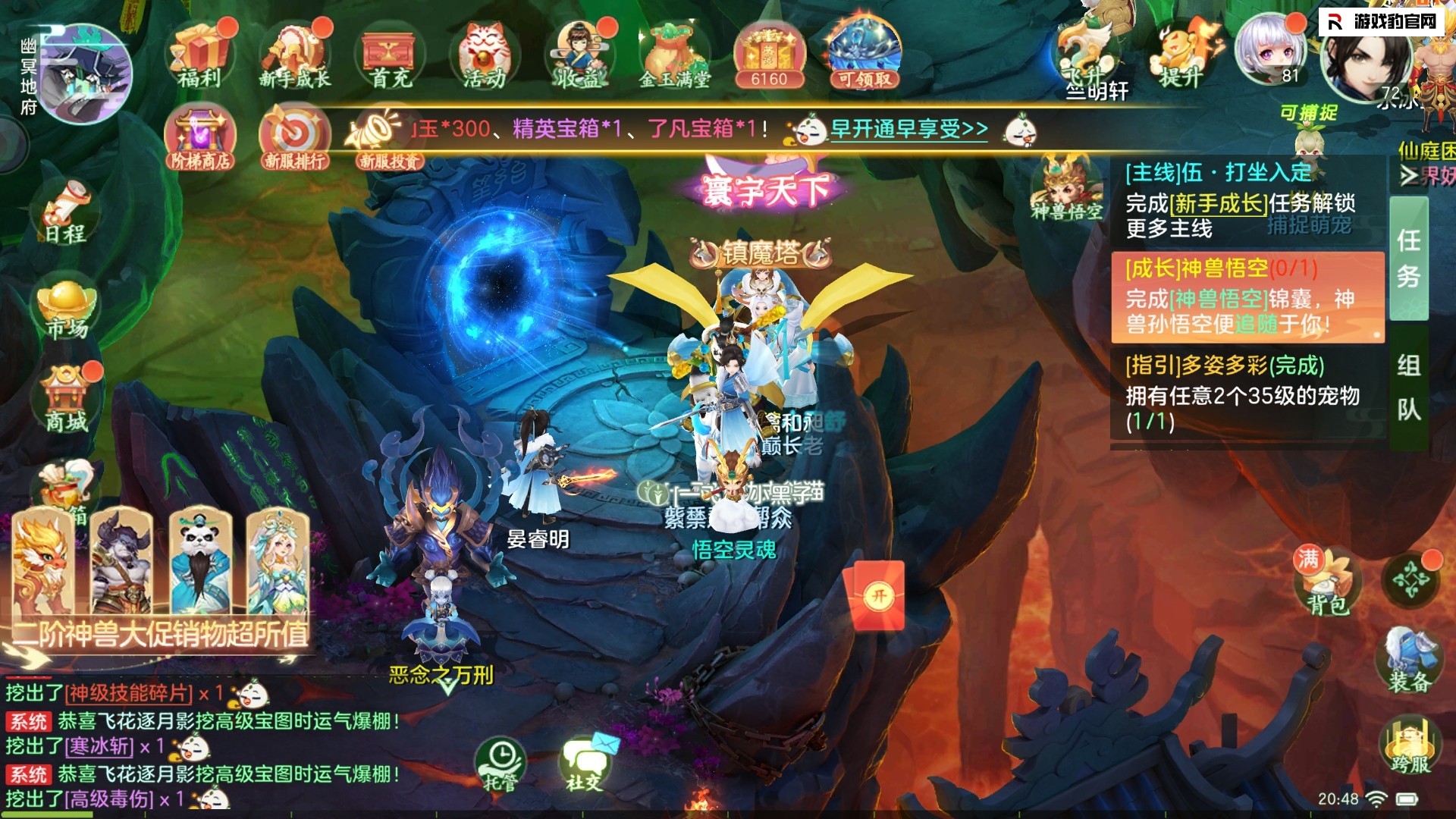Open the 装备 equipment icon
Viewport: 1456px width, 819px height.
click(x=1409, y=660)
